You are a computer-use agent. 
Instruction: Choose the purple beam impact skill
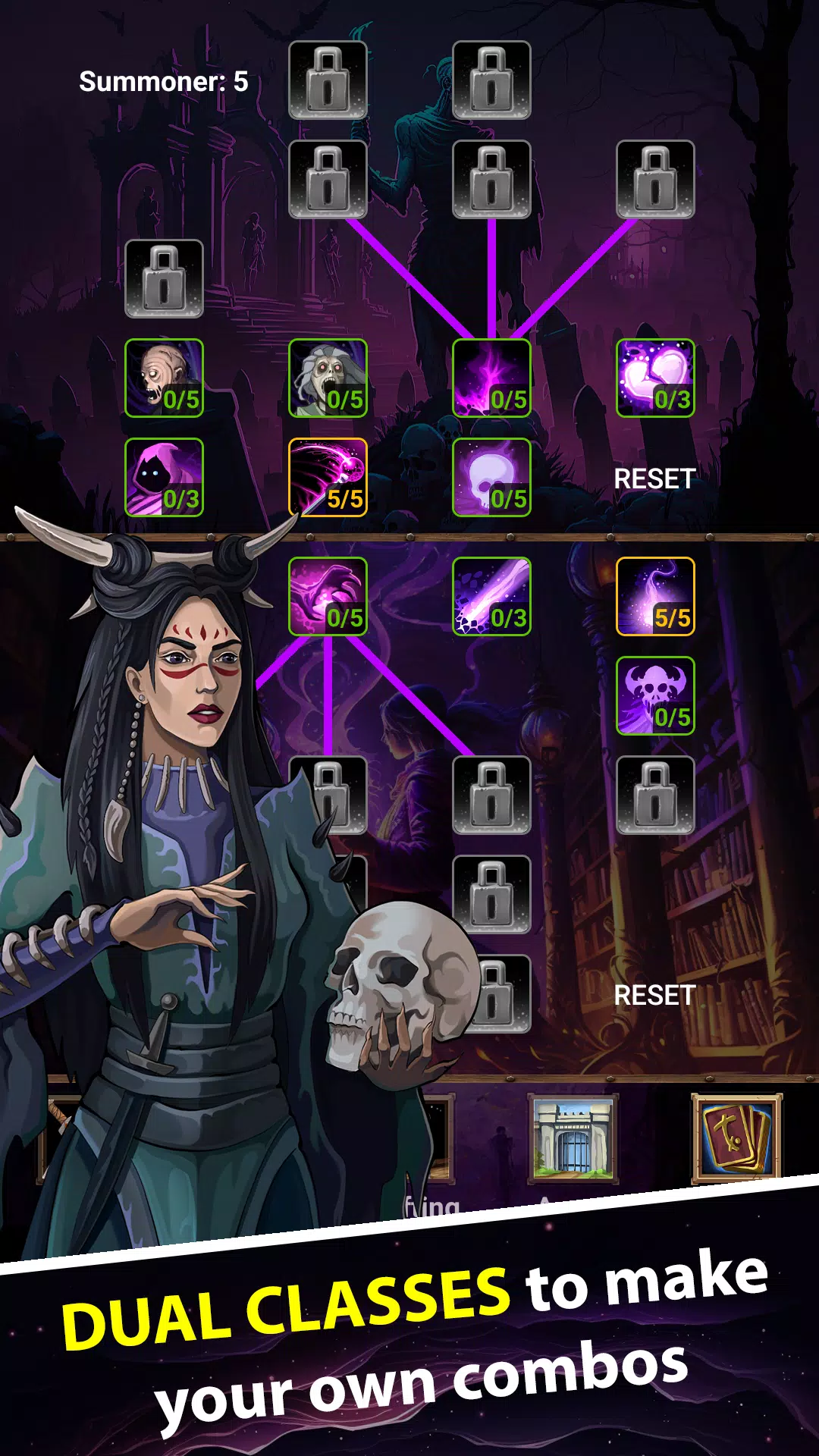(491, 596)
